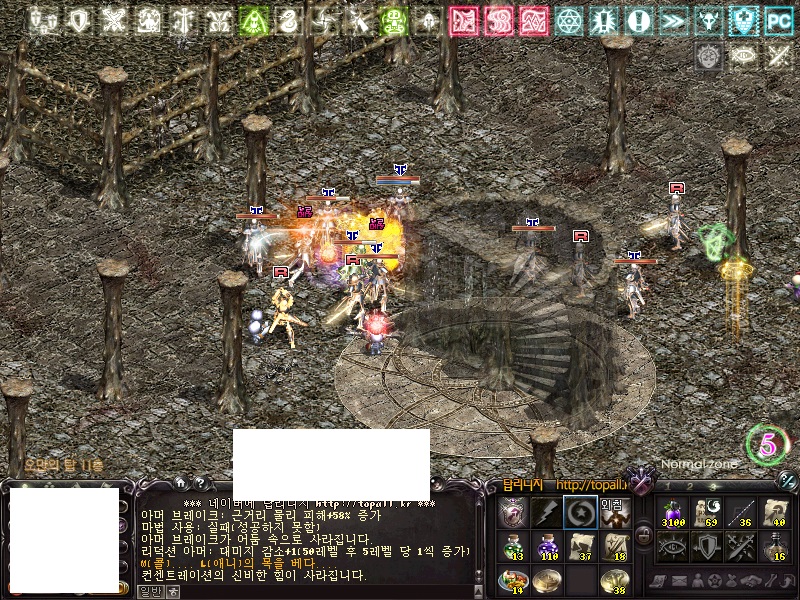Image resolution: width=800 pixels, height=600 pixels.
Task: Switch to hotbar page 2
Action: point(691,485)
